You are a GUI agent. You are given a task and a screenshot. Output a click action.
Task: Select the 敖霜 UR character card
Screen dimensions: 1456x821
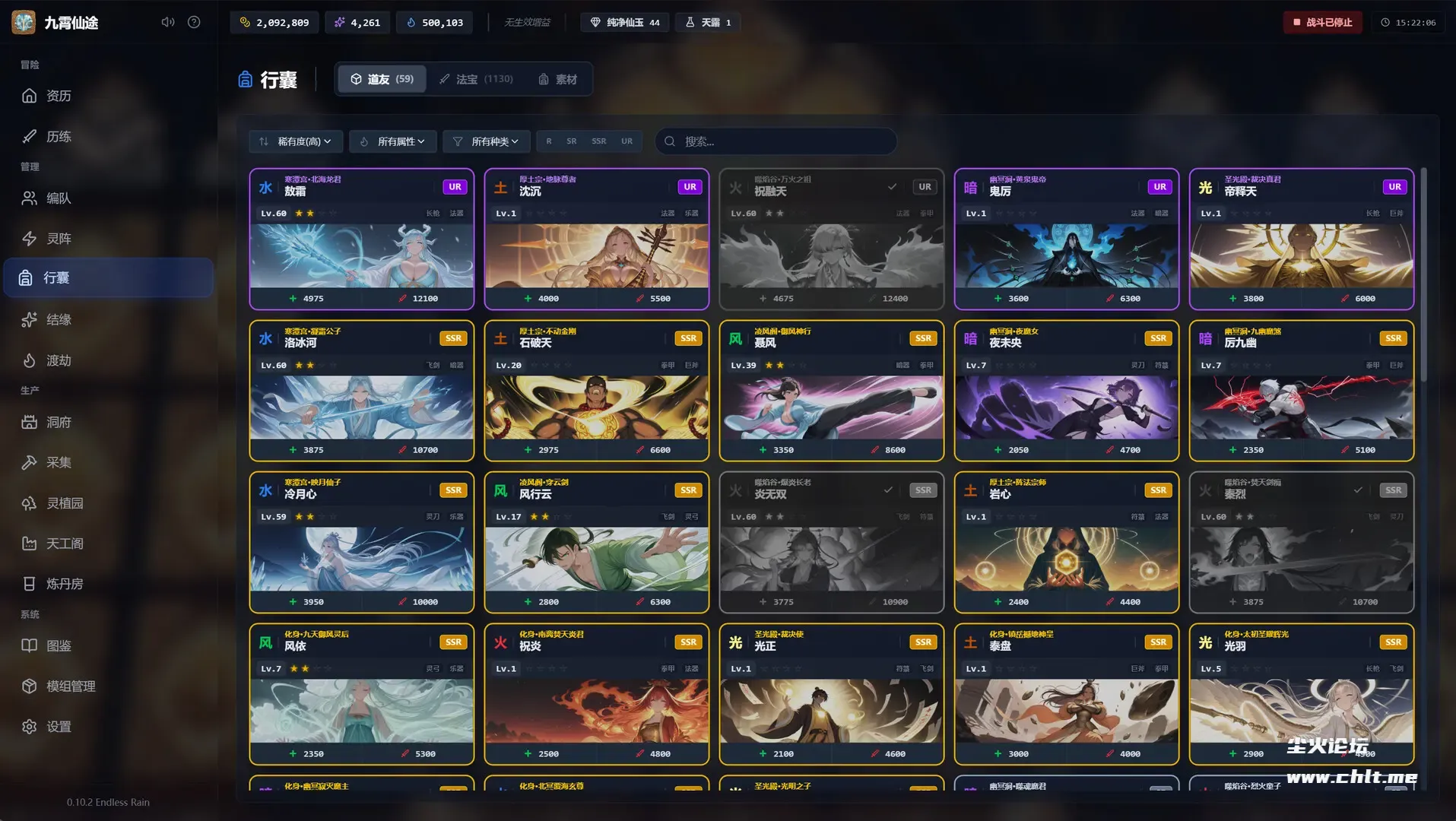[x=362, y=239]
